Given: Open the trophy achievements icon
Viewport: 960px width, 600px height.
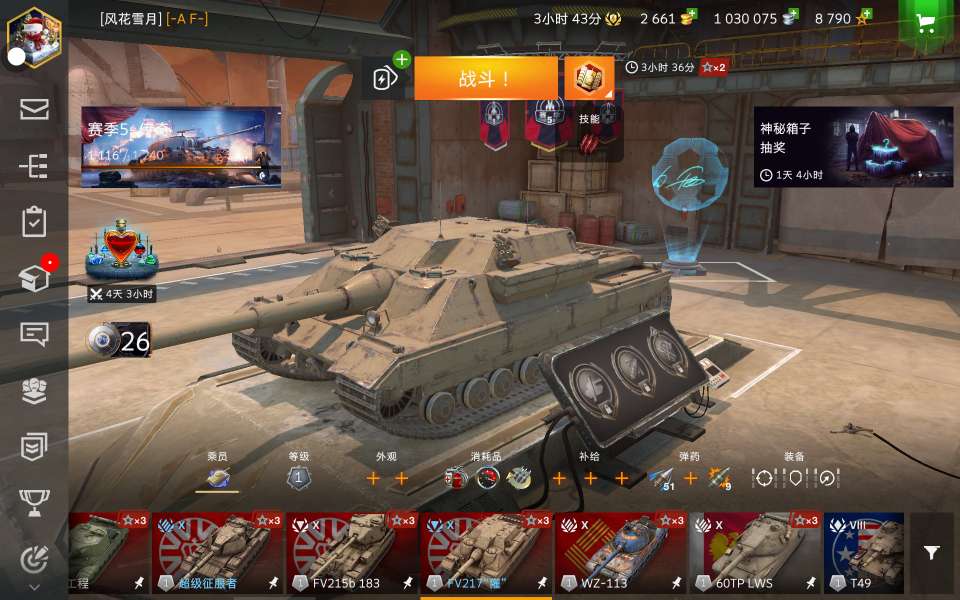Looking at the screenshot, I should coord(34,503).
